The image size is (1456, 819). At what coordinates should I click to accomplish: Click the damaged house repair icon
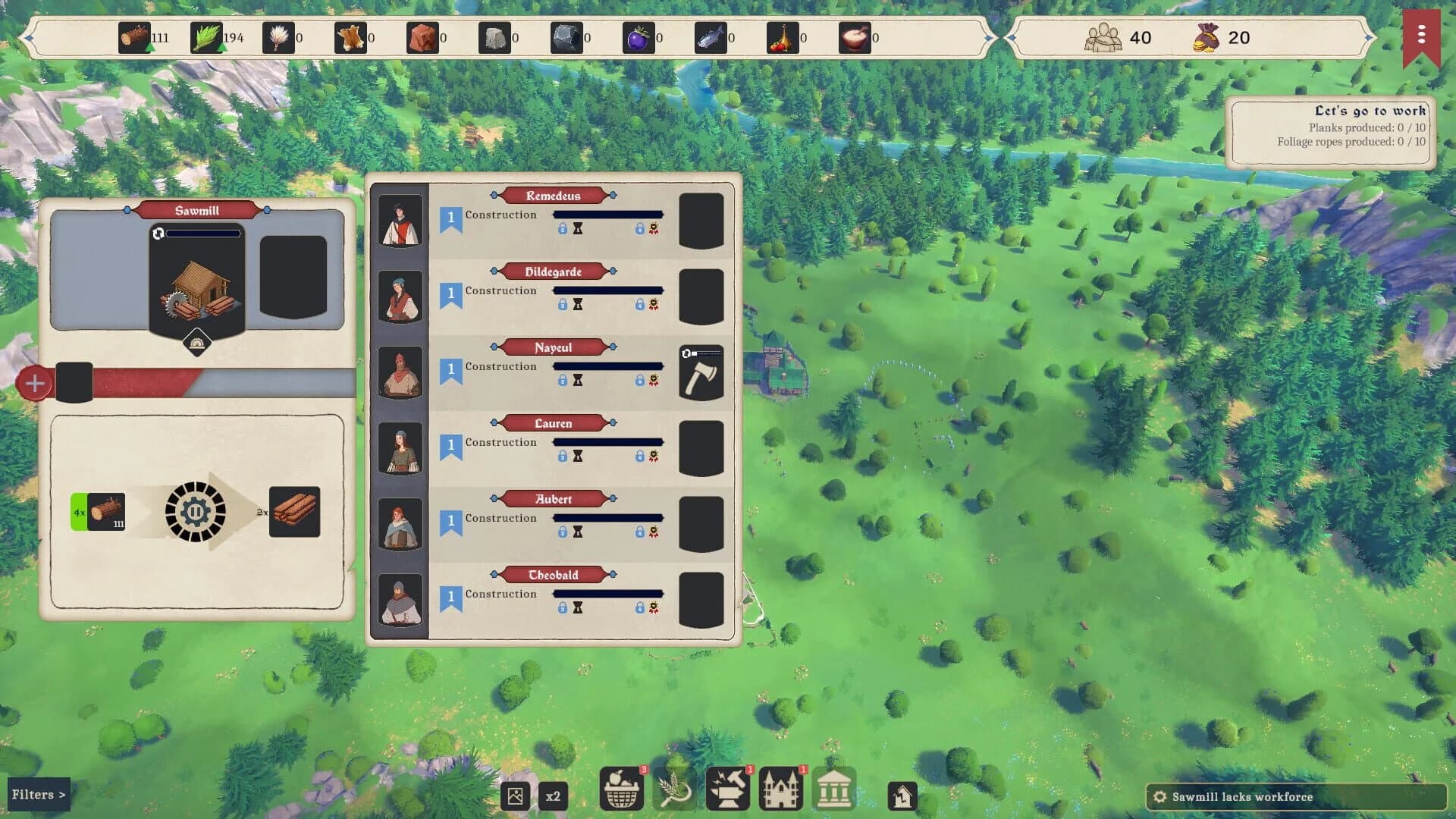click(x=903, y=795)
